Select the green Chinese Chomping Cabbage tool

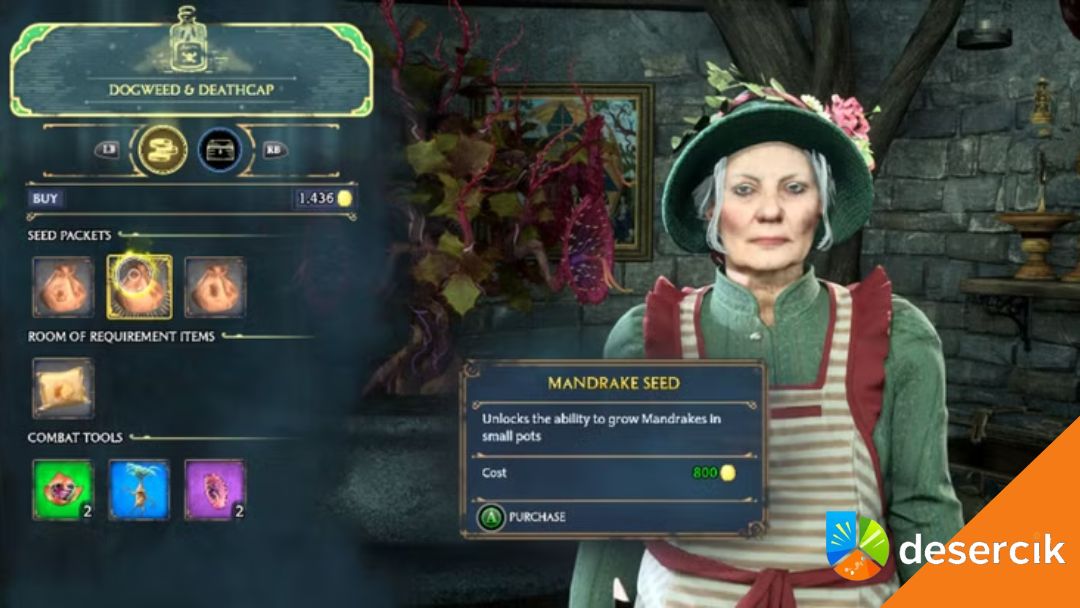coord(62,490)
